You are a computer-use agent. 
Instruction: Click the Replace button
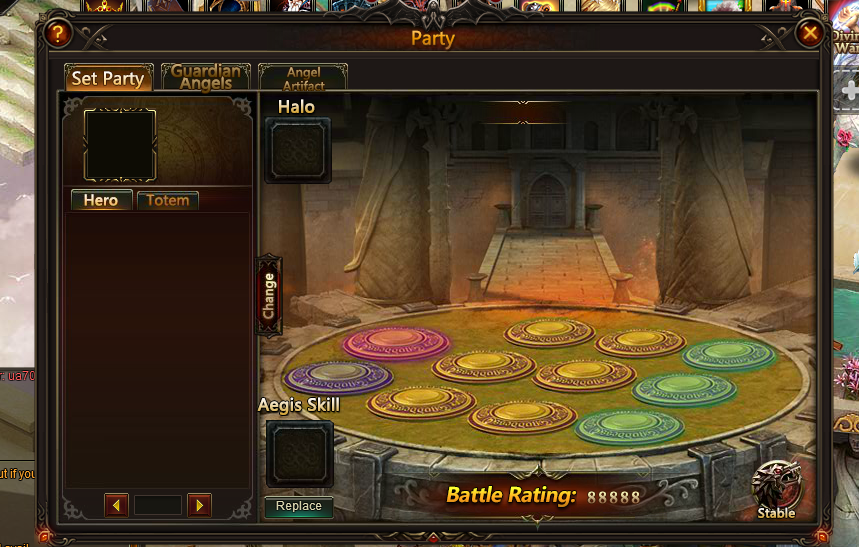pyautogui.click(x=299, y=506)
